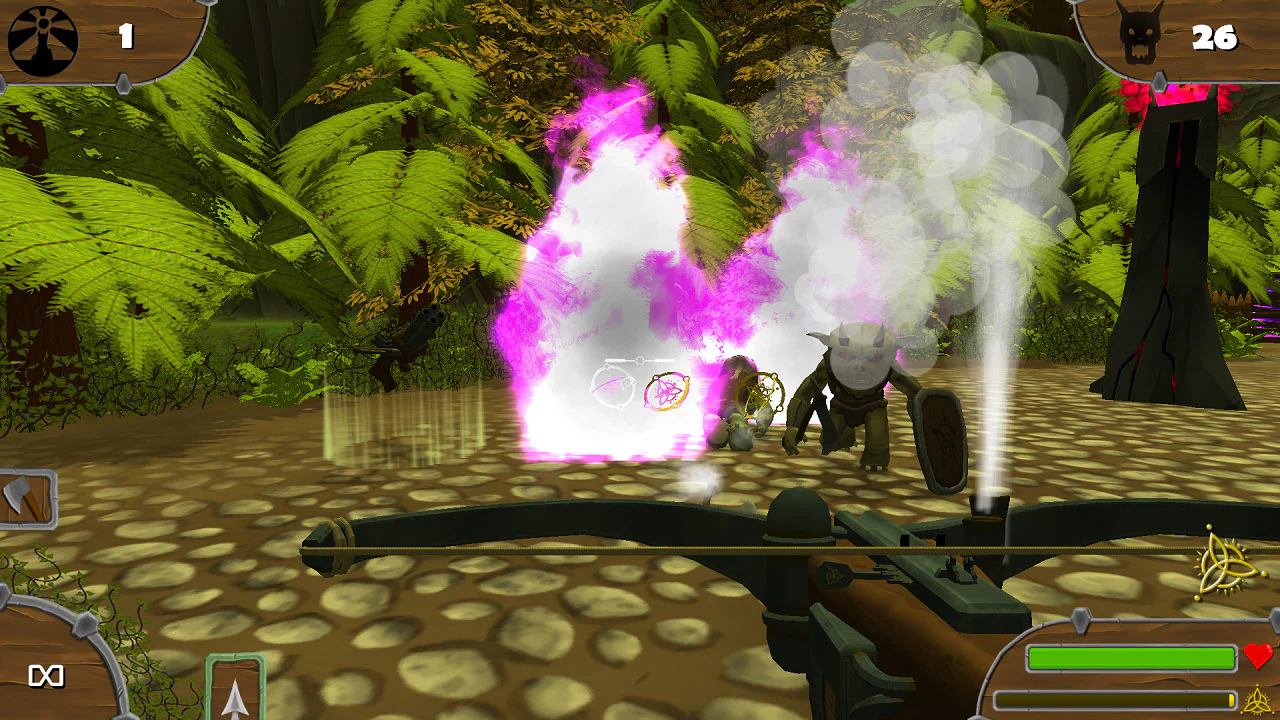The width and height of the screenshot is (1280, 720).
Task: Click the red heart icon beside the health bar
Action: (x=1258, y=658)
